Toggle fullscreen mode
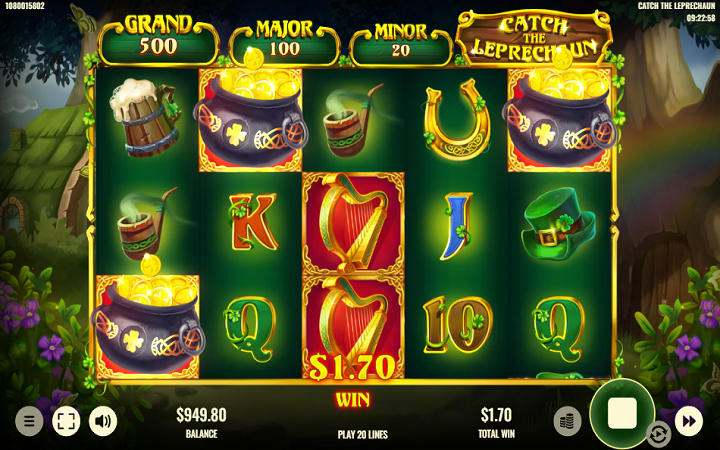720x450 pixels. pos(66,421)
